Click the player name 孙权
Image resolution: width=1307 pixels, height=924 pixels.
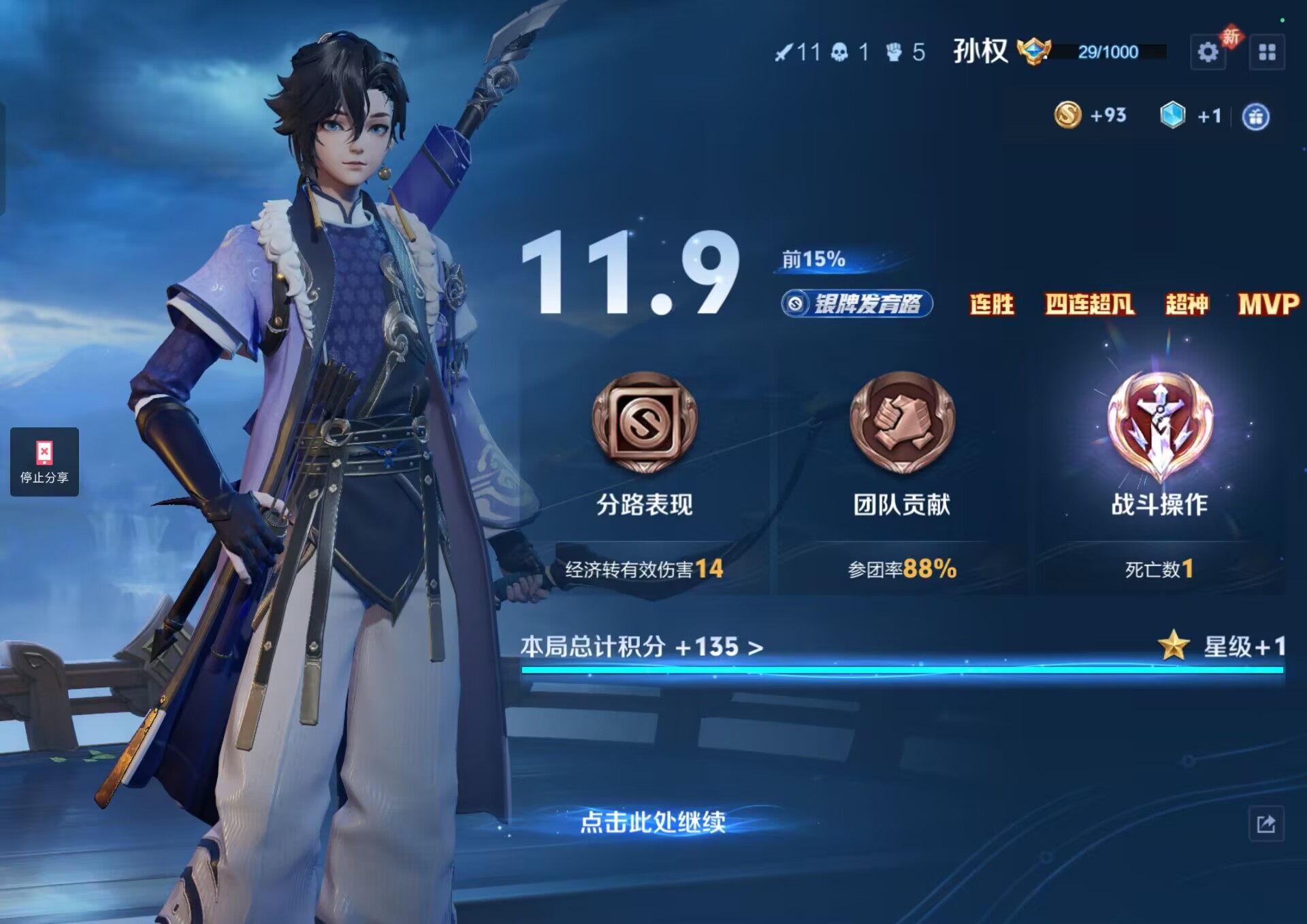click(978, 51)
